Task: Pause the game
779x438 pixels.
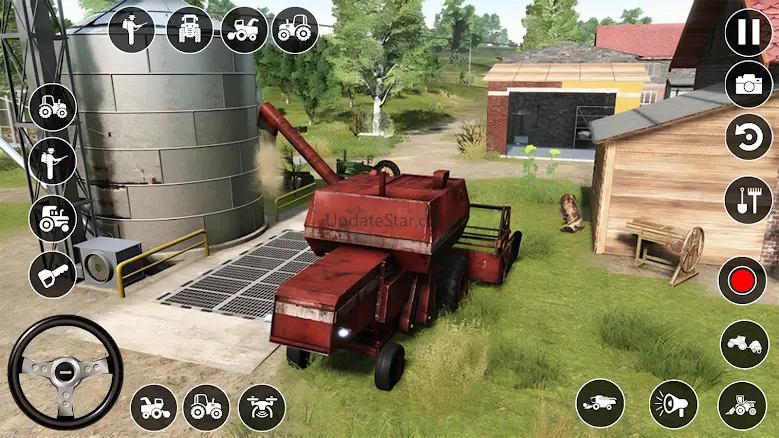Action: pos(748,32)
